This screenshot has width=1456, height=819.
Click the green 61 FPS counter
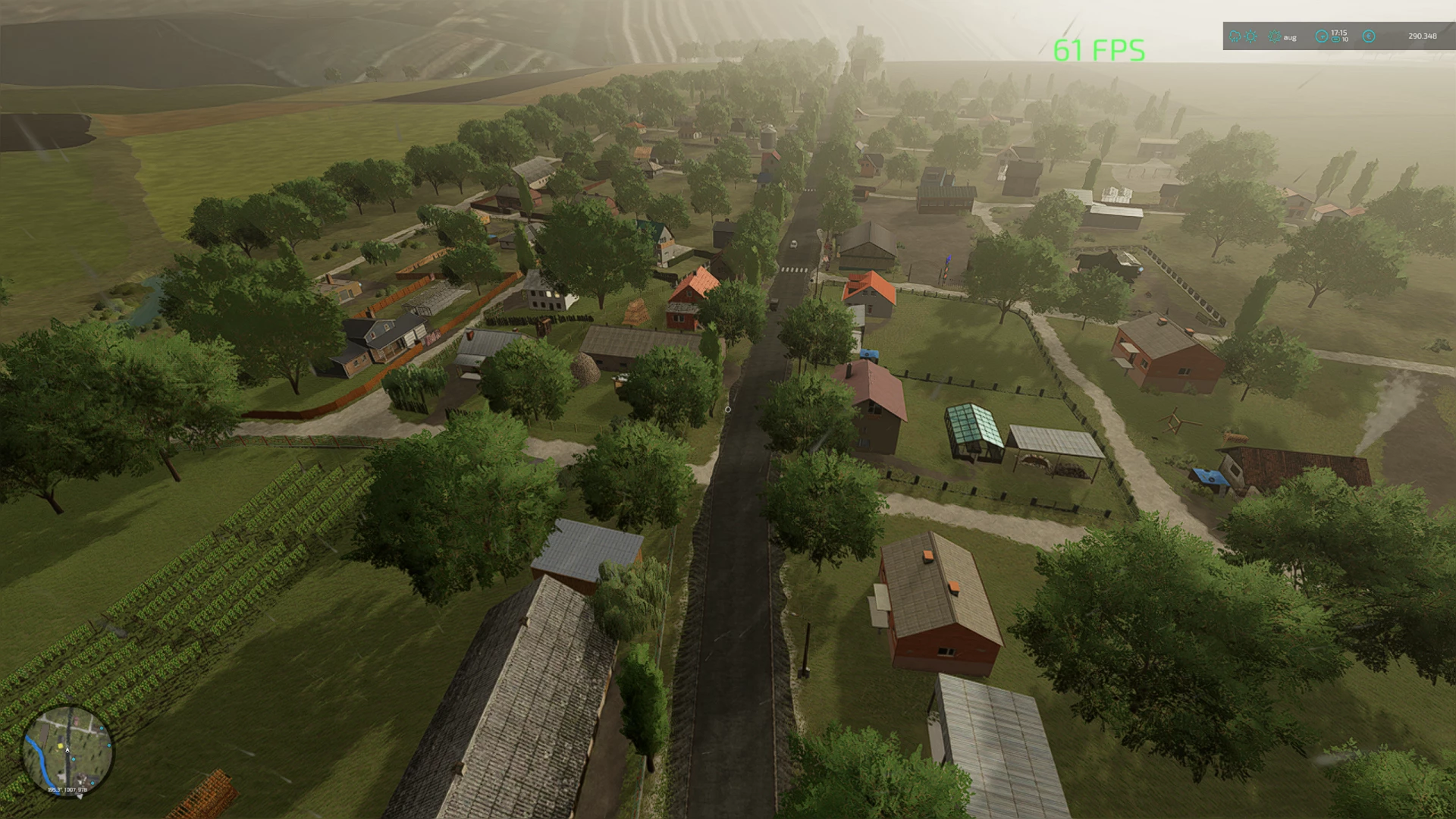pyautogui.click(x=1097, y=52)
